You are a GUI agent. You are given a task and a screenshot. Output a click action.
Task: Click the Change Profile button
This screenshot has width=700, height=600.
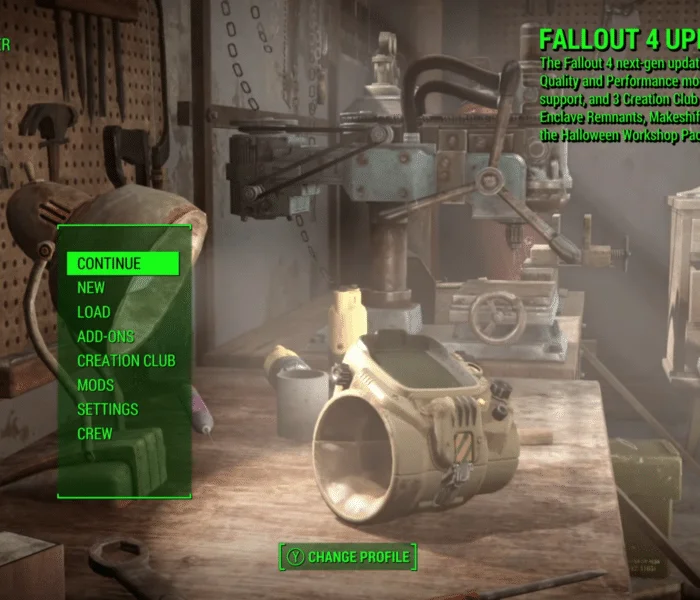pyautogui.click(x=347, y=557)
